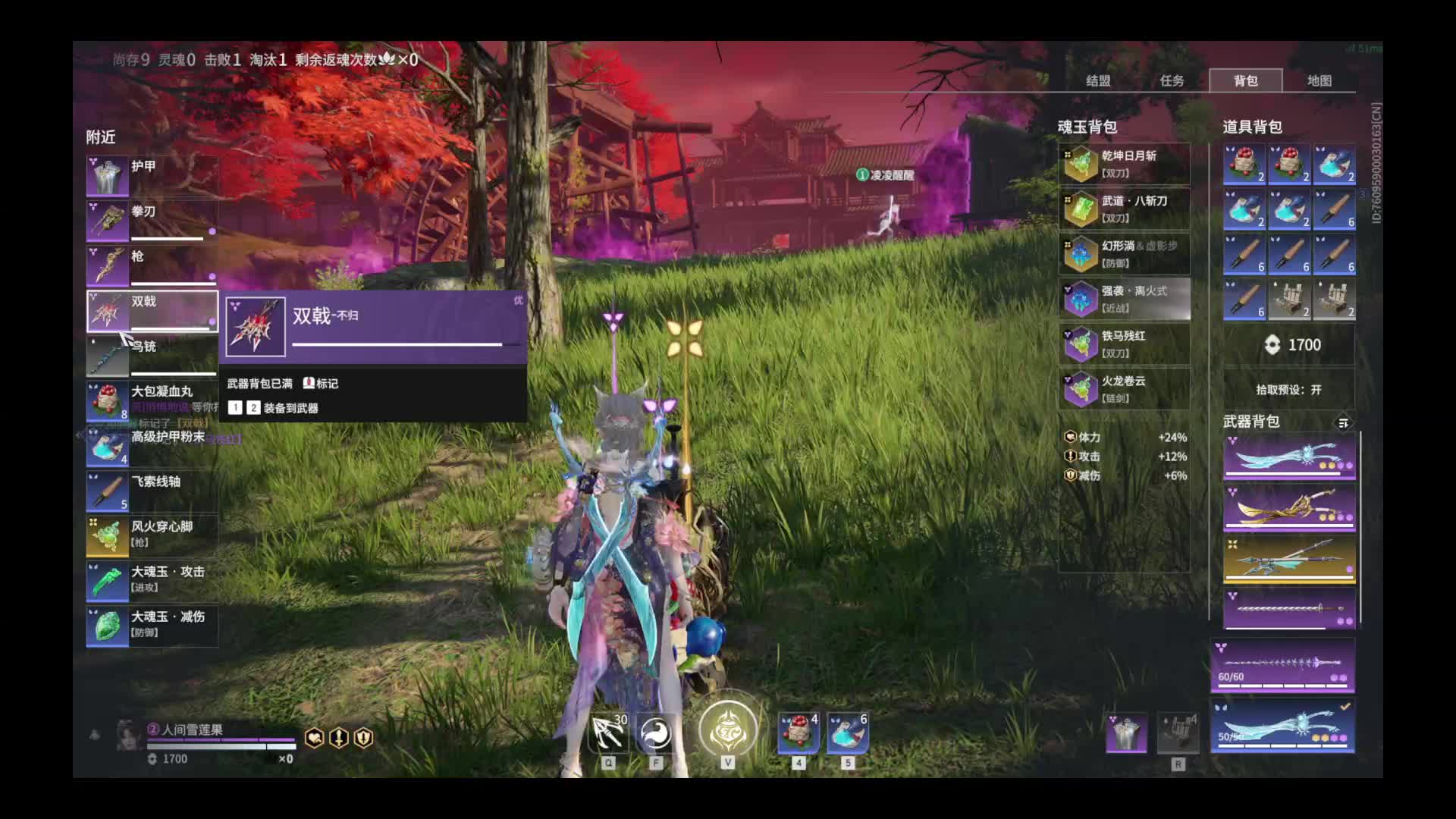Toggle the 拾取预设 pickup preset
Viewport: 1456px width, 819px height.
[x=1288, y=390]
